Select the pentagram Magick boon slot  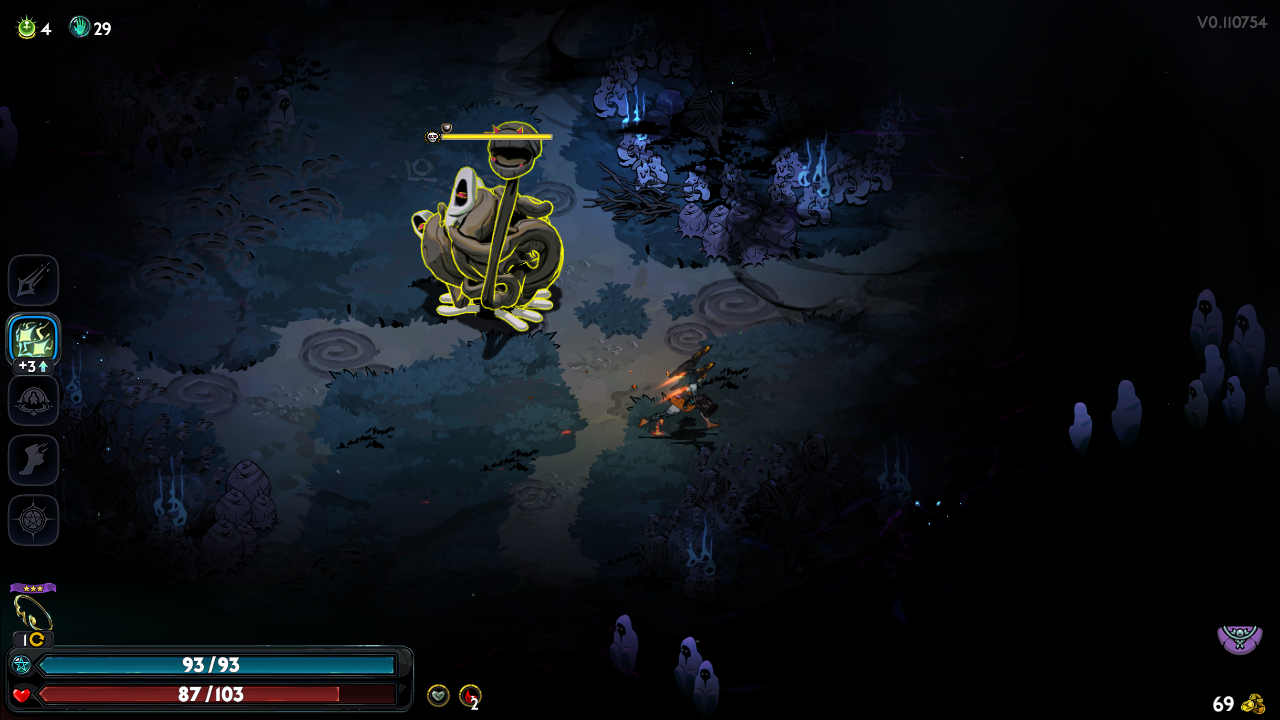click(34, 520)
